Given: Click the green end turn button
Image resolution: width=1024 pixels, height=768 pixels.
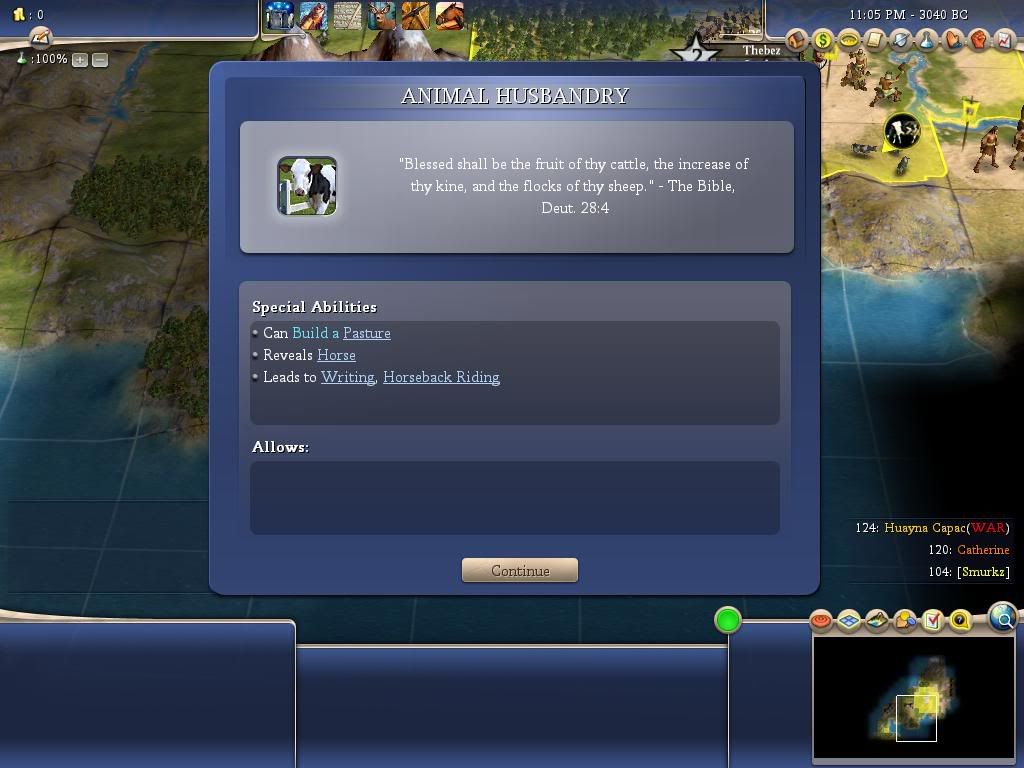Looking at the screenshot, I should [x=728, y=620].
